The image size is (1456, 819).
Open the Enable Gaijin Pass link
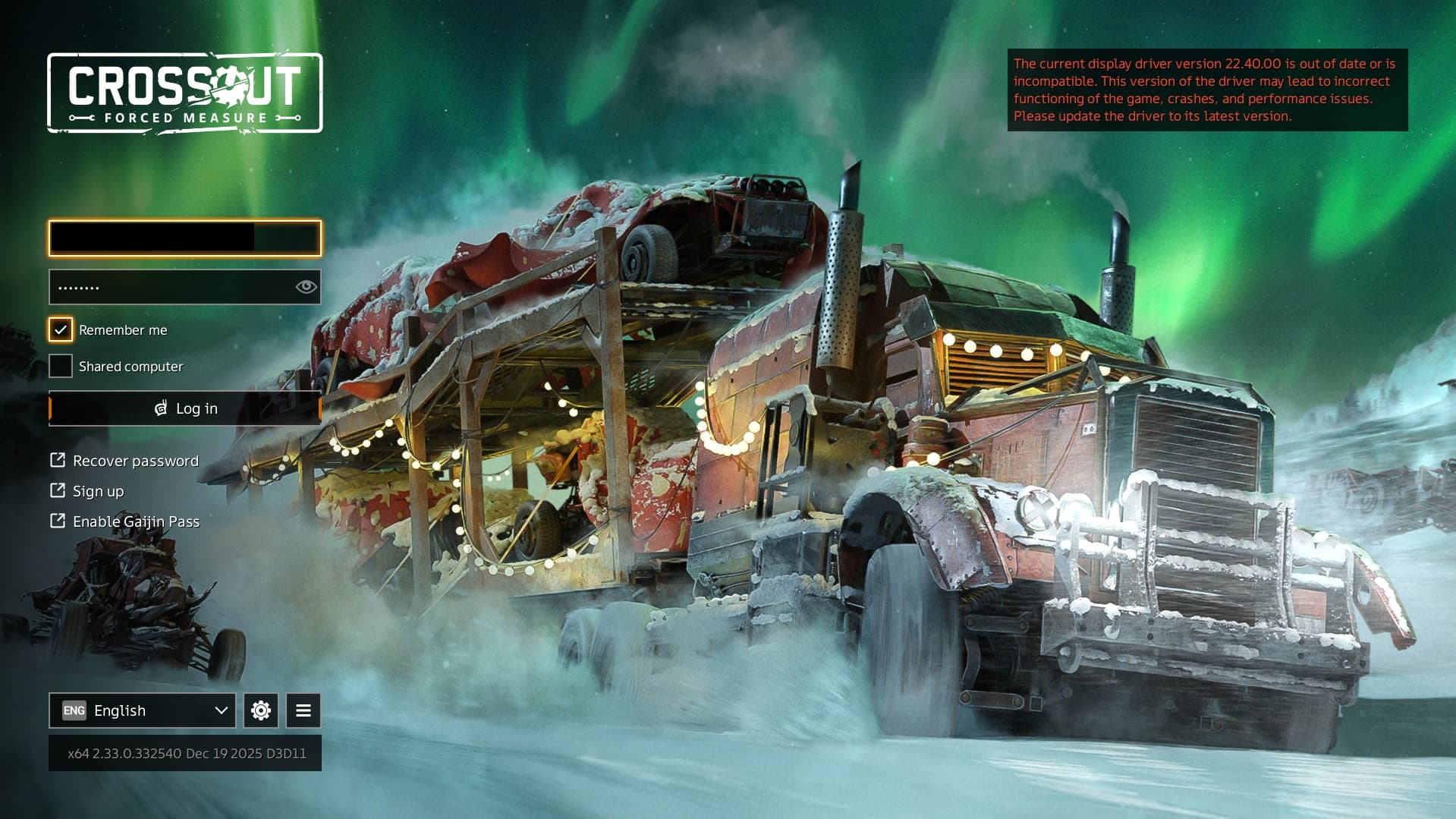coord(136,521)
